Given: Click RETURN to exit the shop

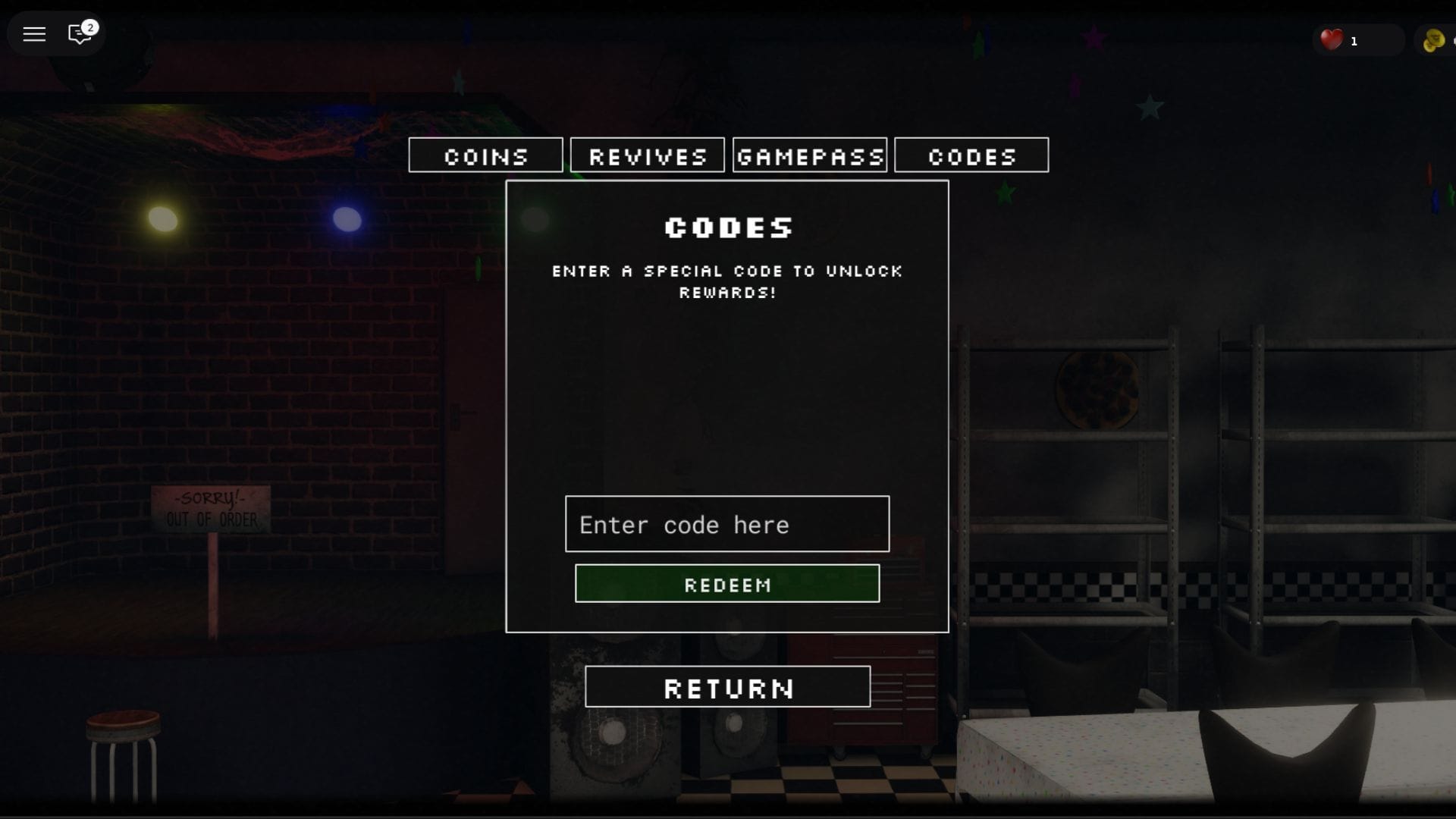Looking at the screenshot, I should pos(727,687).
